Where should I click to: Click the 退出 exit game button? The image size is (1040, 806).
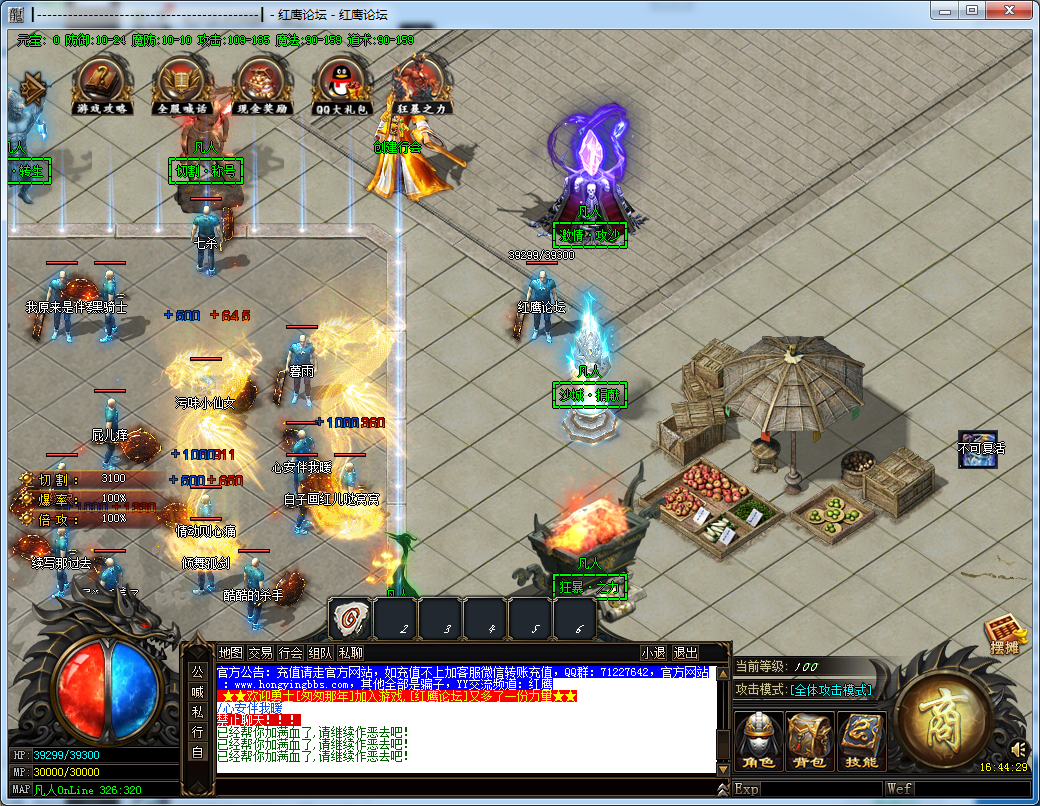pyautogui.click(x=685, y=653)
